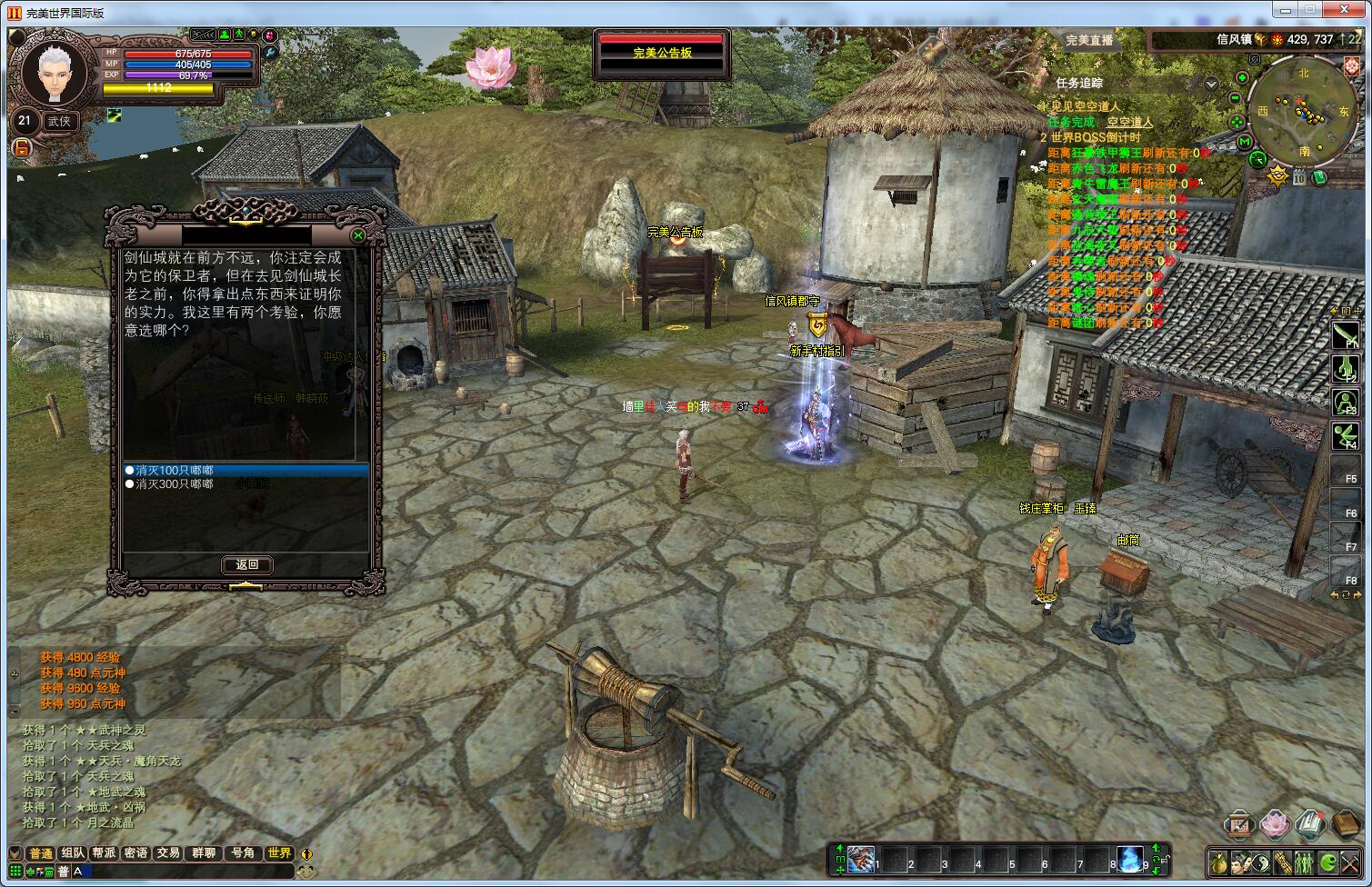Open the world map with the M button
The width and height of the screenshot is (1372, 887).
[1245, 142]
